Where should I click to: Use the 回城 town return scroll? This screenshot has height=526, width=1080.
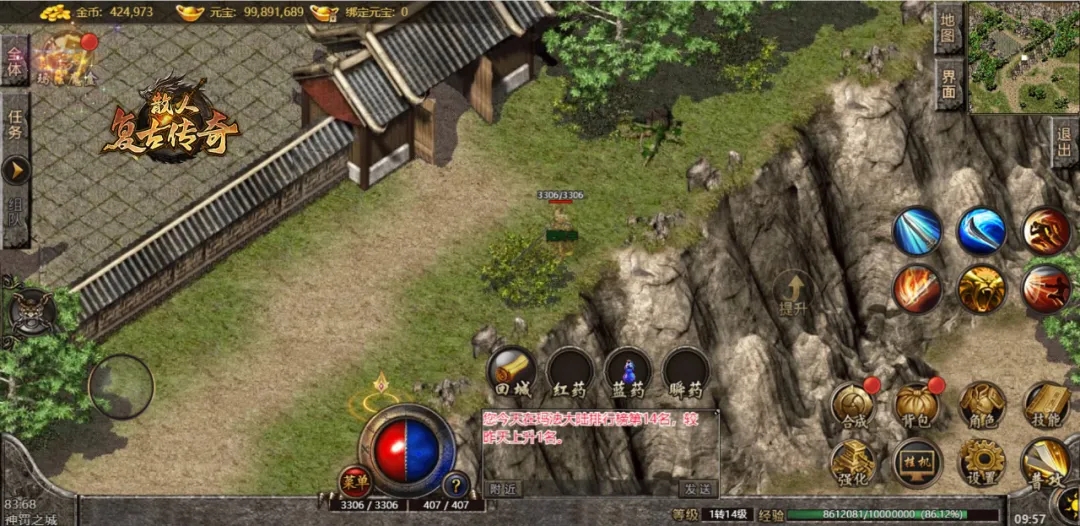pos(512,372)
